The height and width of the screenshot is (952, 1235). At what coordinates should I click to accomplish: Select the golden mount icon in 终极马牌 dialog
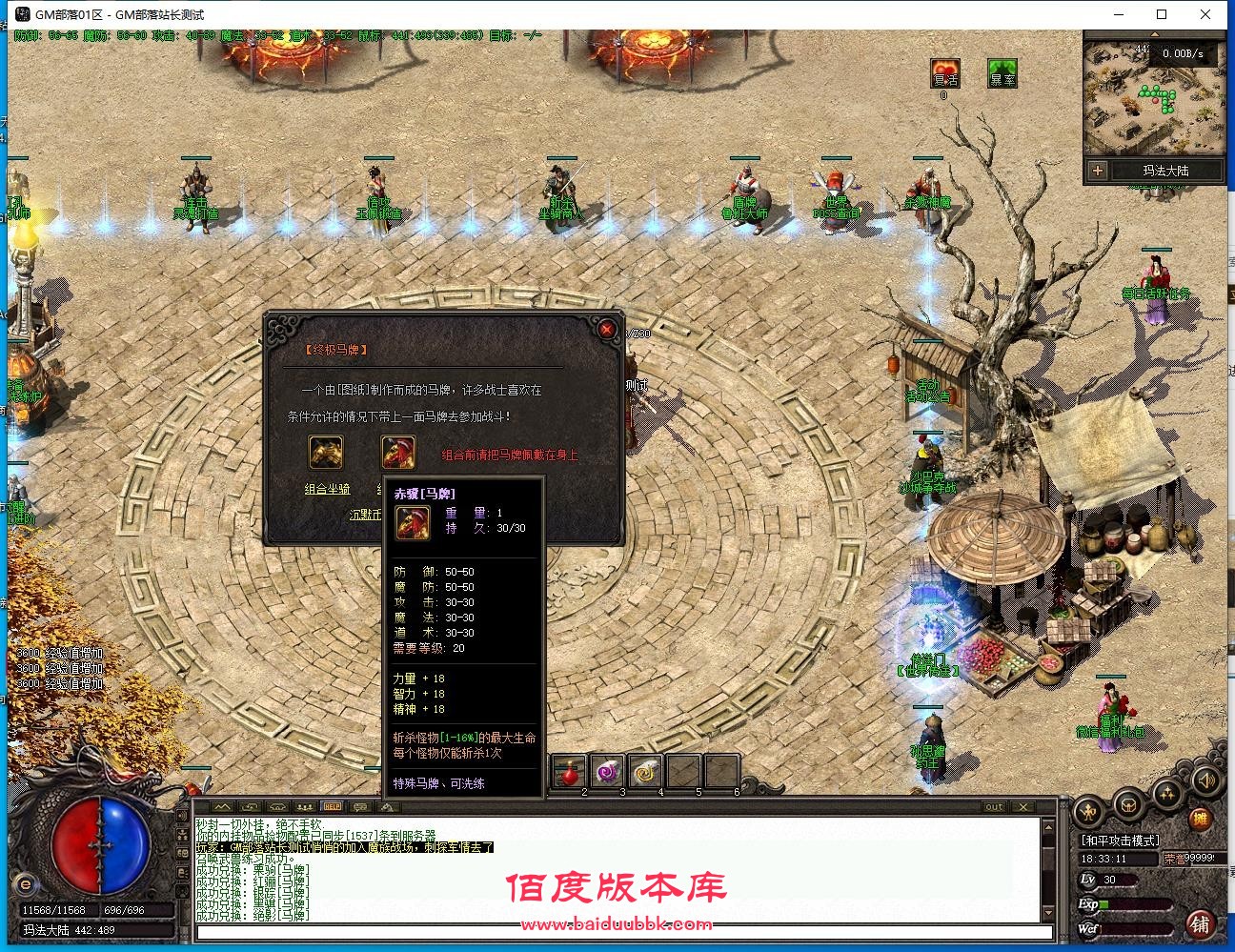[325, 452]
